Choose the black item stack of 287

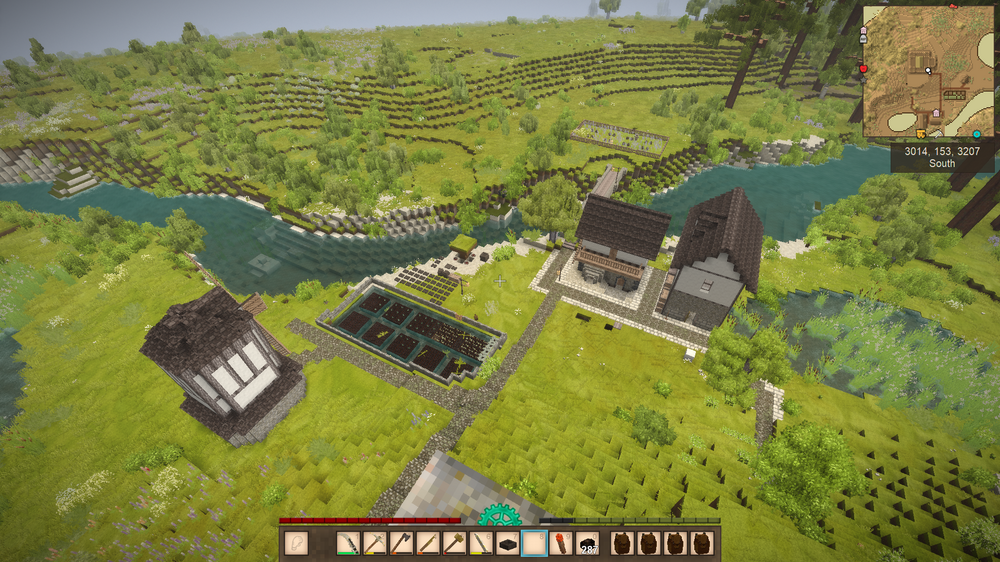point(587,544)
